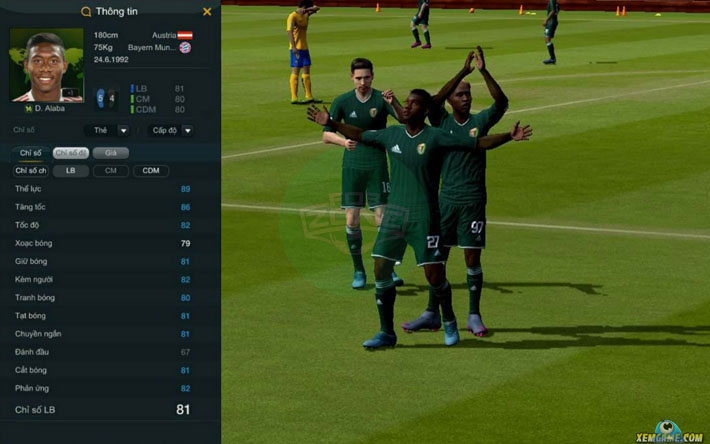The image size is (710, 444).
Task: Open the Cấp độ dropdown
Action: 170,130
